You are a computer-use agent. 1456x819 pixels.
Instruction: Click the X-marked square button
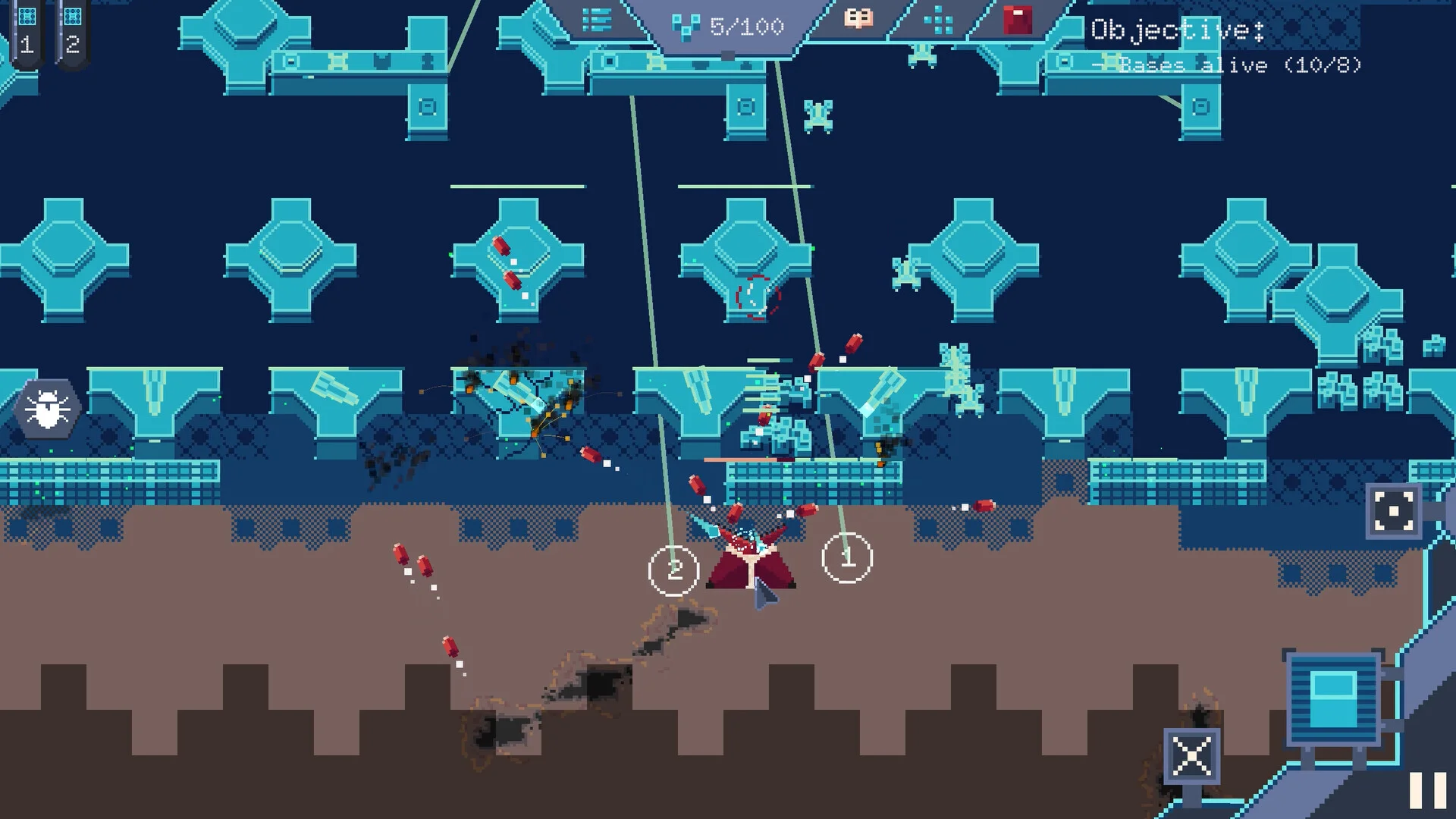pos(1191,756)
